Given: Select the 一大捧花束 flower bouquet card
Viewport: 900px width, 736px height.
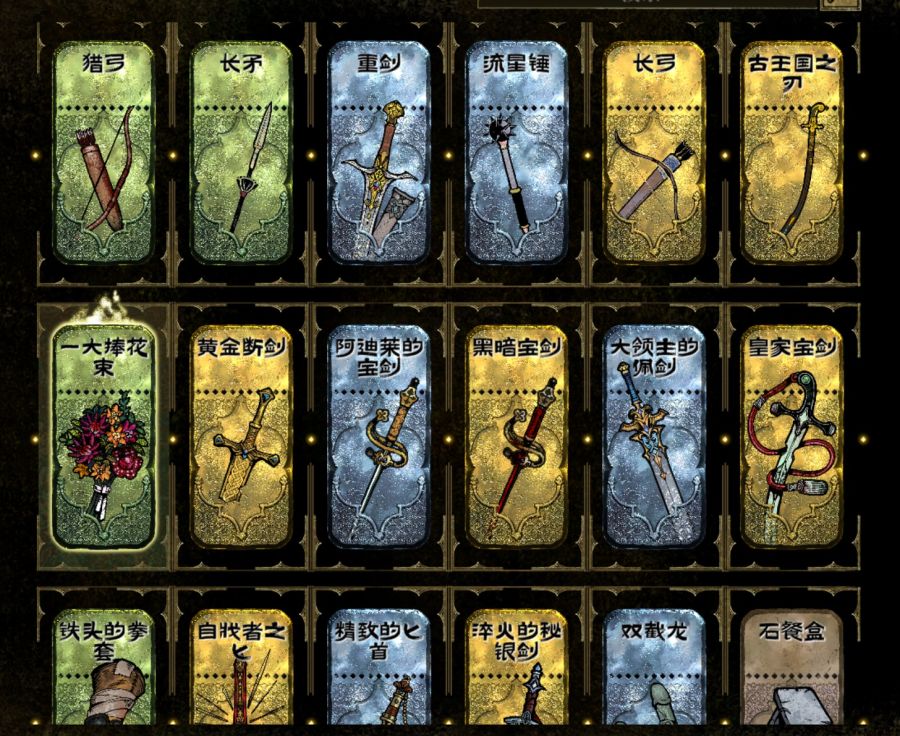Looking at the screenshot, I should coord(103,436).
